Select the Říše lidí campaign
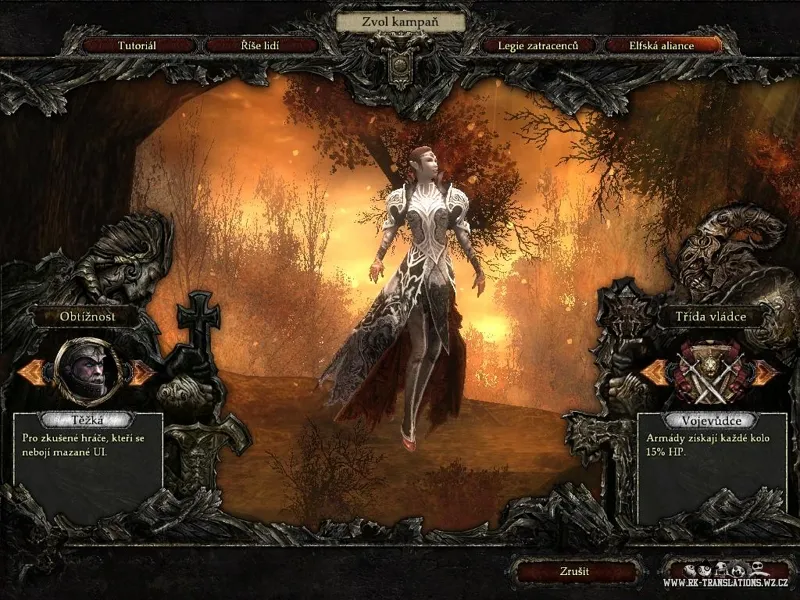 point(262,45)
